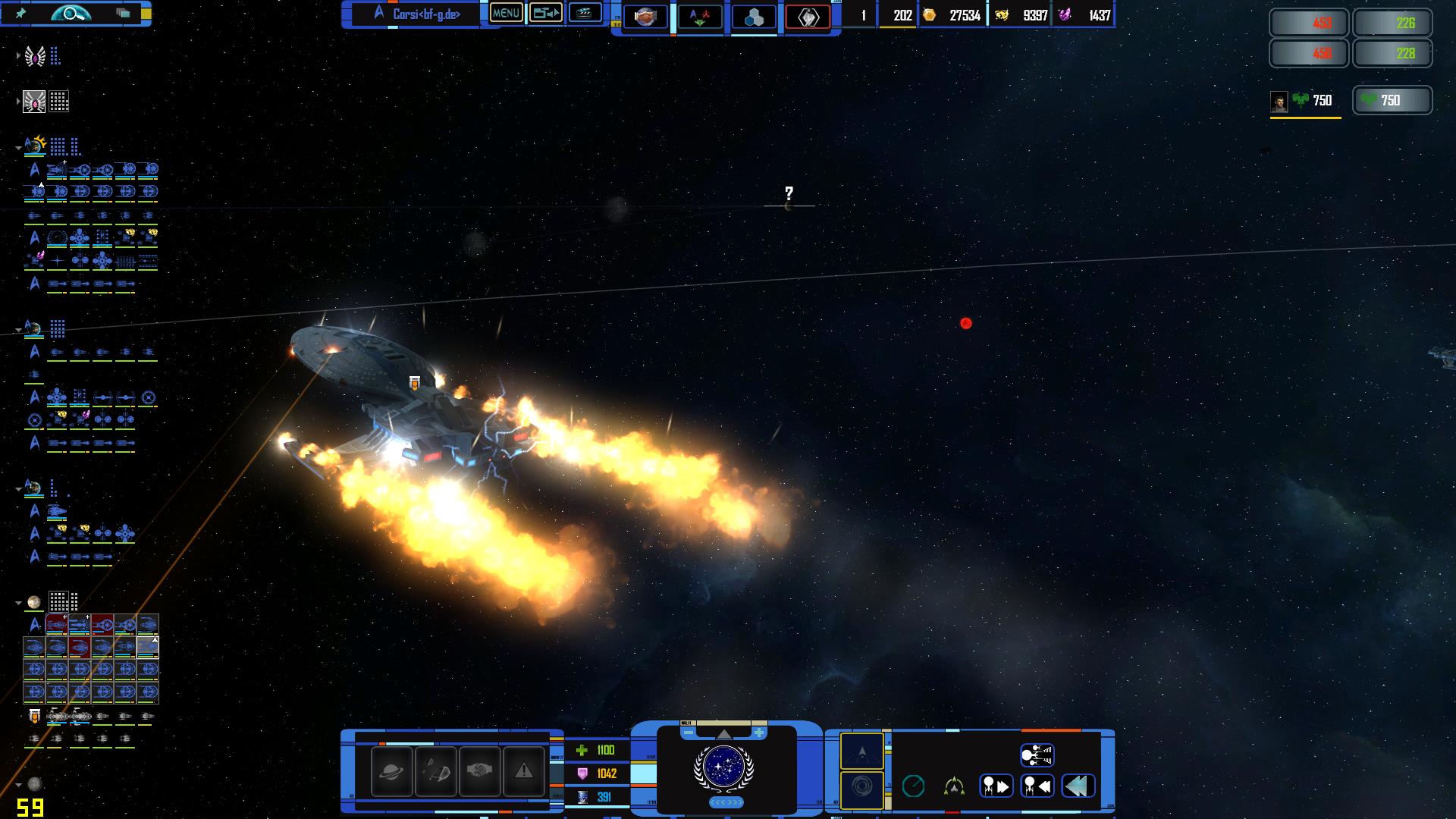This screenshot has width=1456, height=819.
Task: Click the camera cinematic mode button
Action: 545,13
